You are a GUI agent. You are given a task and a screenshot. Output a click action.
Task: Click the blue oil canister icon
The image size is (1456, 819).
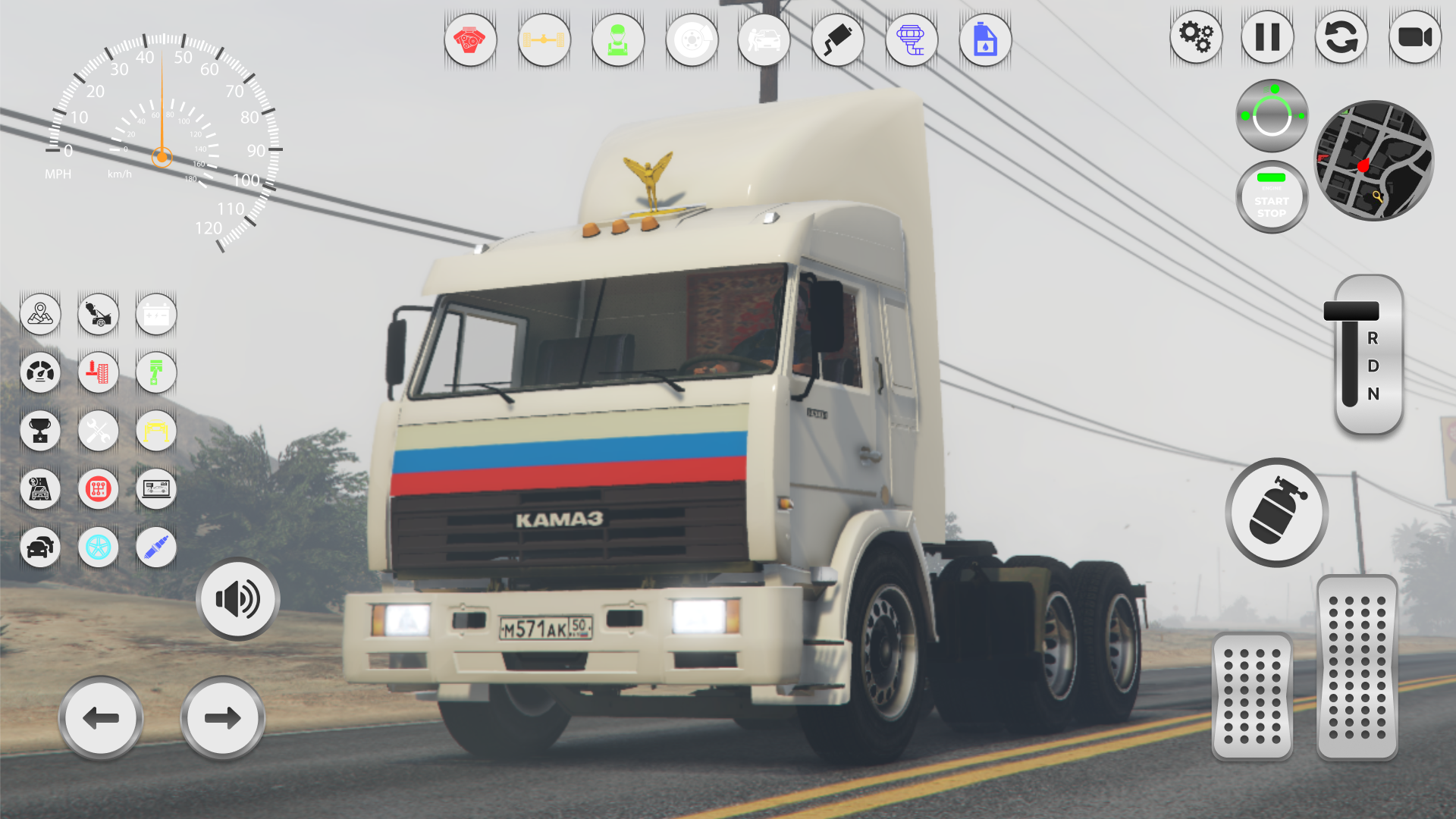tap(985, 39)
